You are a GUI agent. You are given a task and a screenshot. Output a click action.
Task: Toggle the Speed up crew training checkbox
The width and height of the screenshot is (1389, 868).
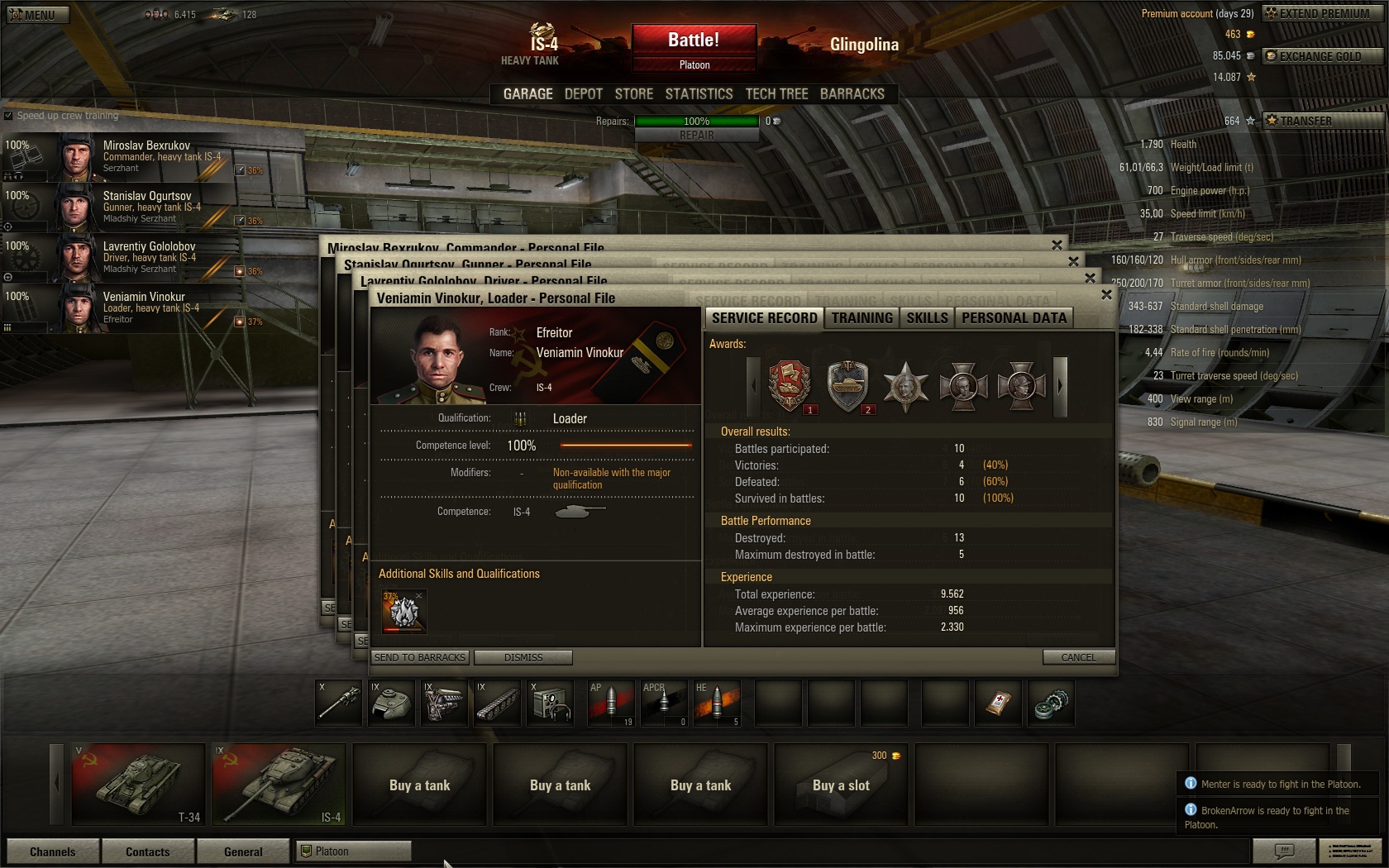click(x=8, y=116)
